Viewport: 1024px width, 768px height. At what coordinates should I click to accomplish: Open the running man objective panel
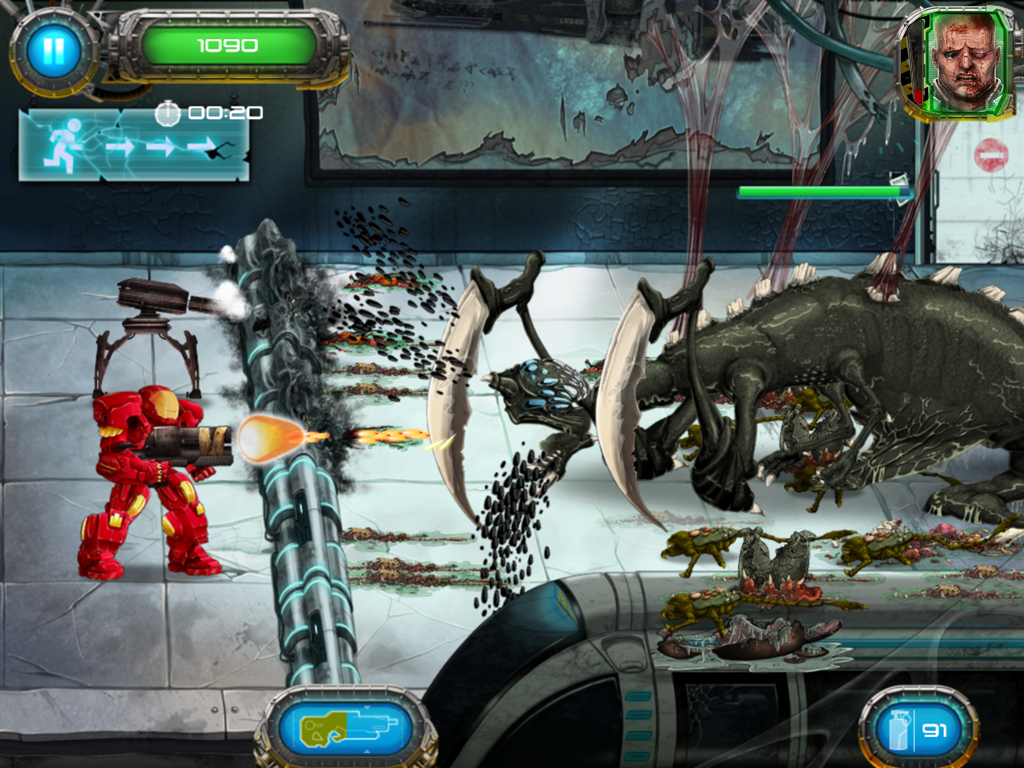tap(133, 146)
